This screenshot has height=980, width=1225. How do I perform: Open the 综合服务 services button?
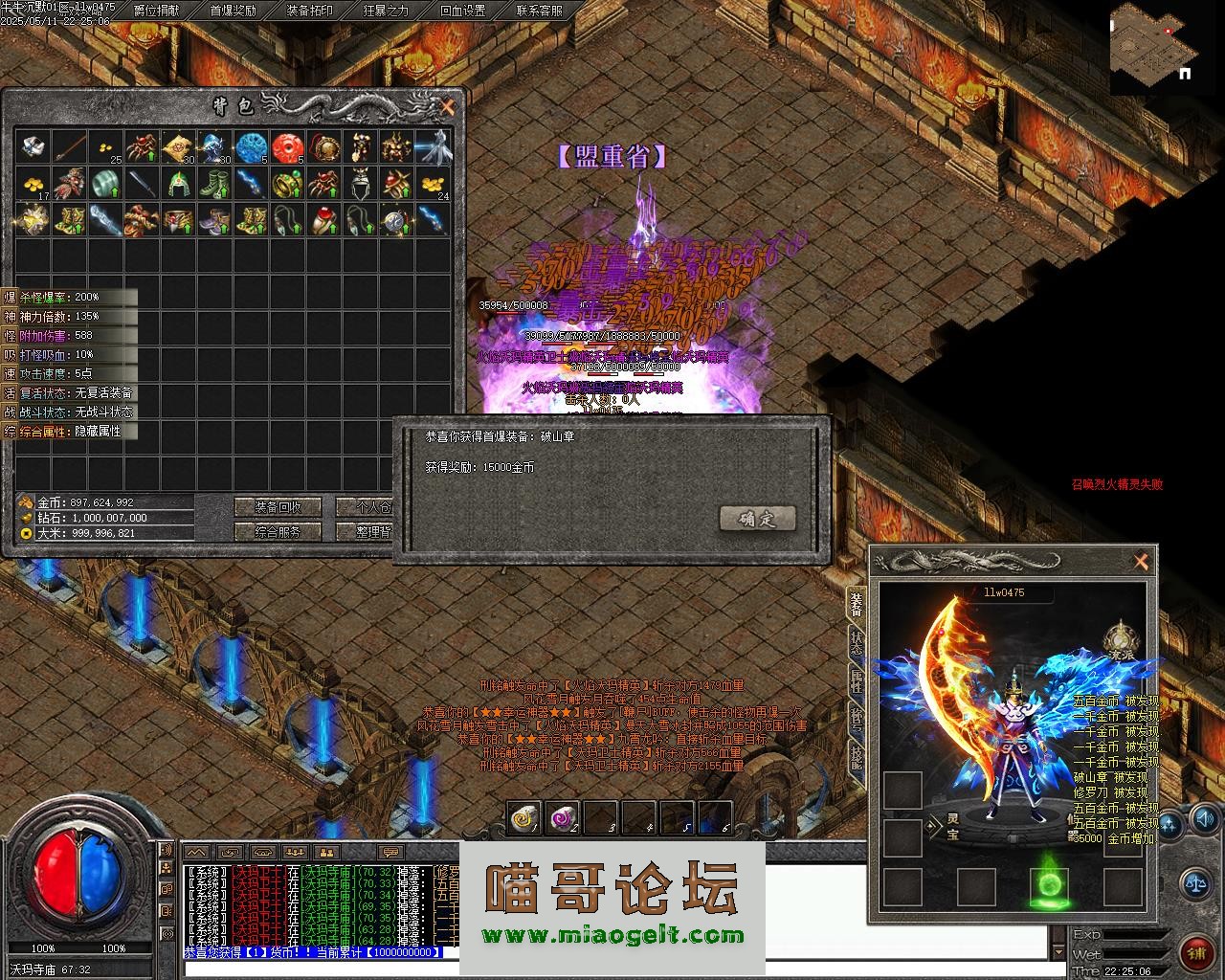(x=278, y=532)
